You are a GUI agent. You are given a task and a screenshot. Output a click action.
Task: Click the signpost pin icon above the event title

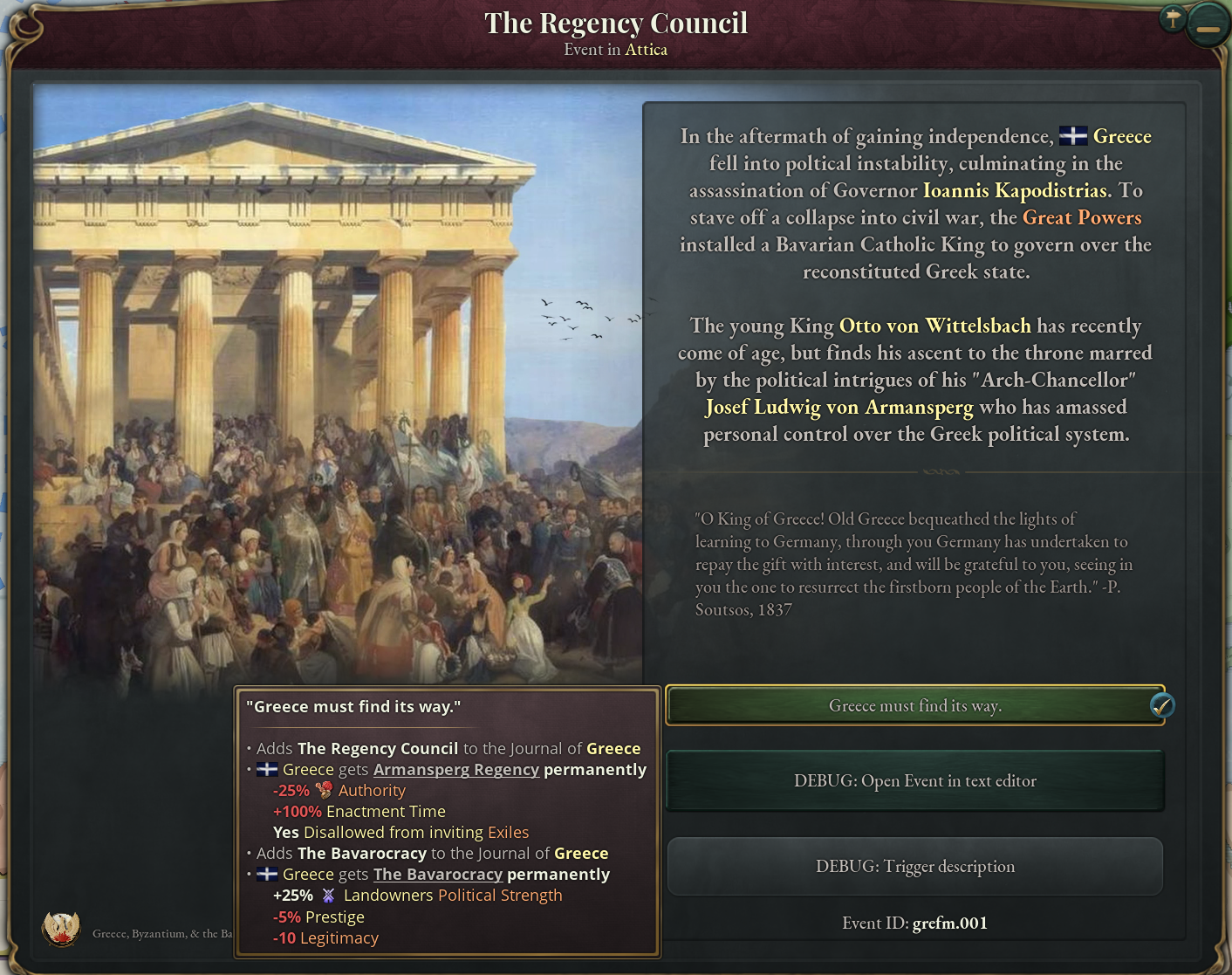point(1173,17)
